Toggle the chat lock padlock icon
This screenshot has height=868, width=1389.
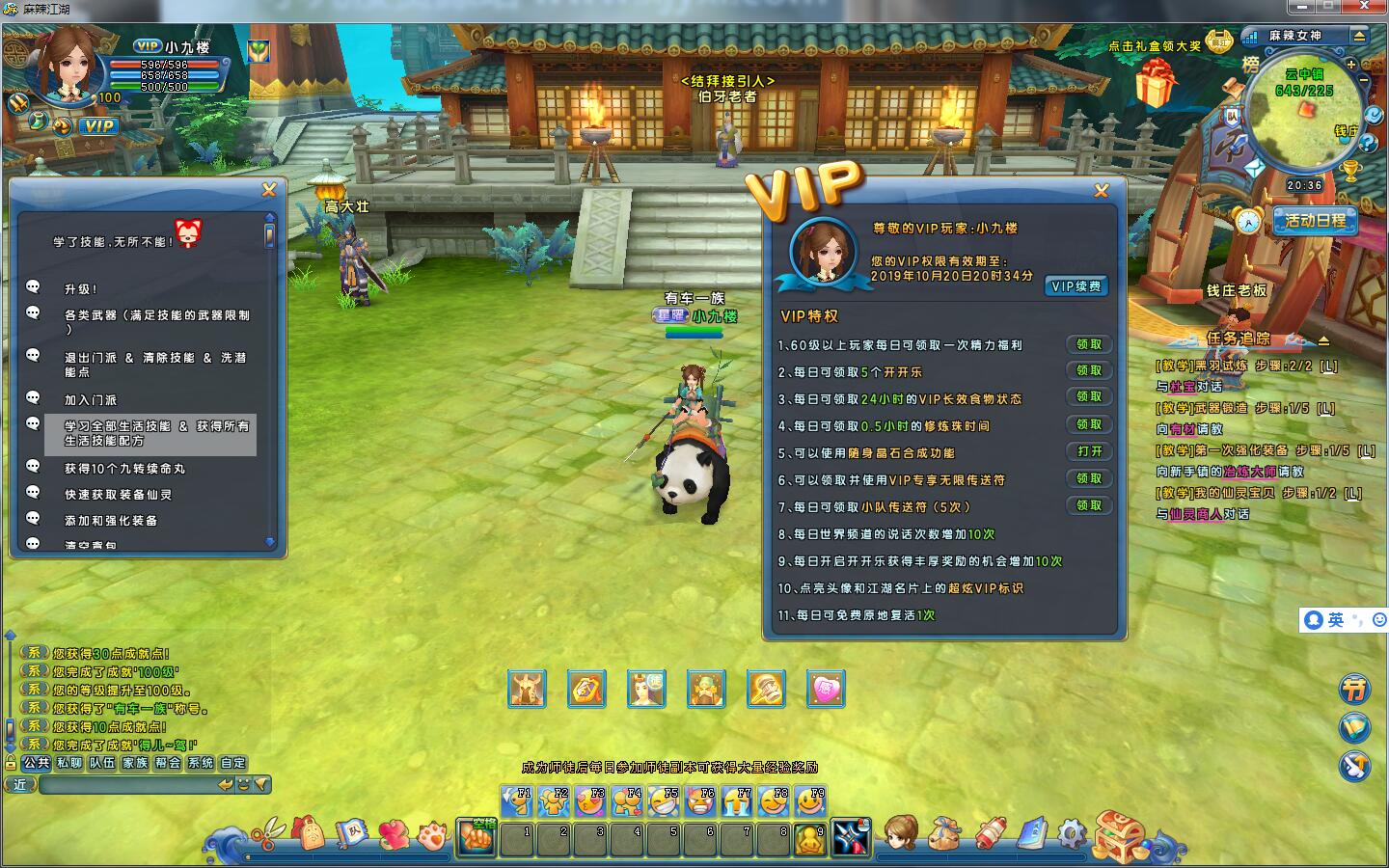click(x=11, y=763)
